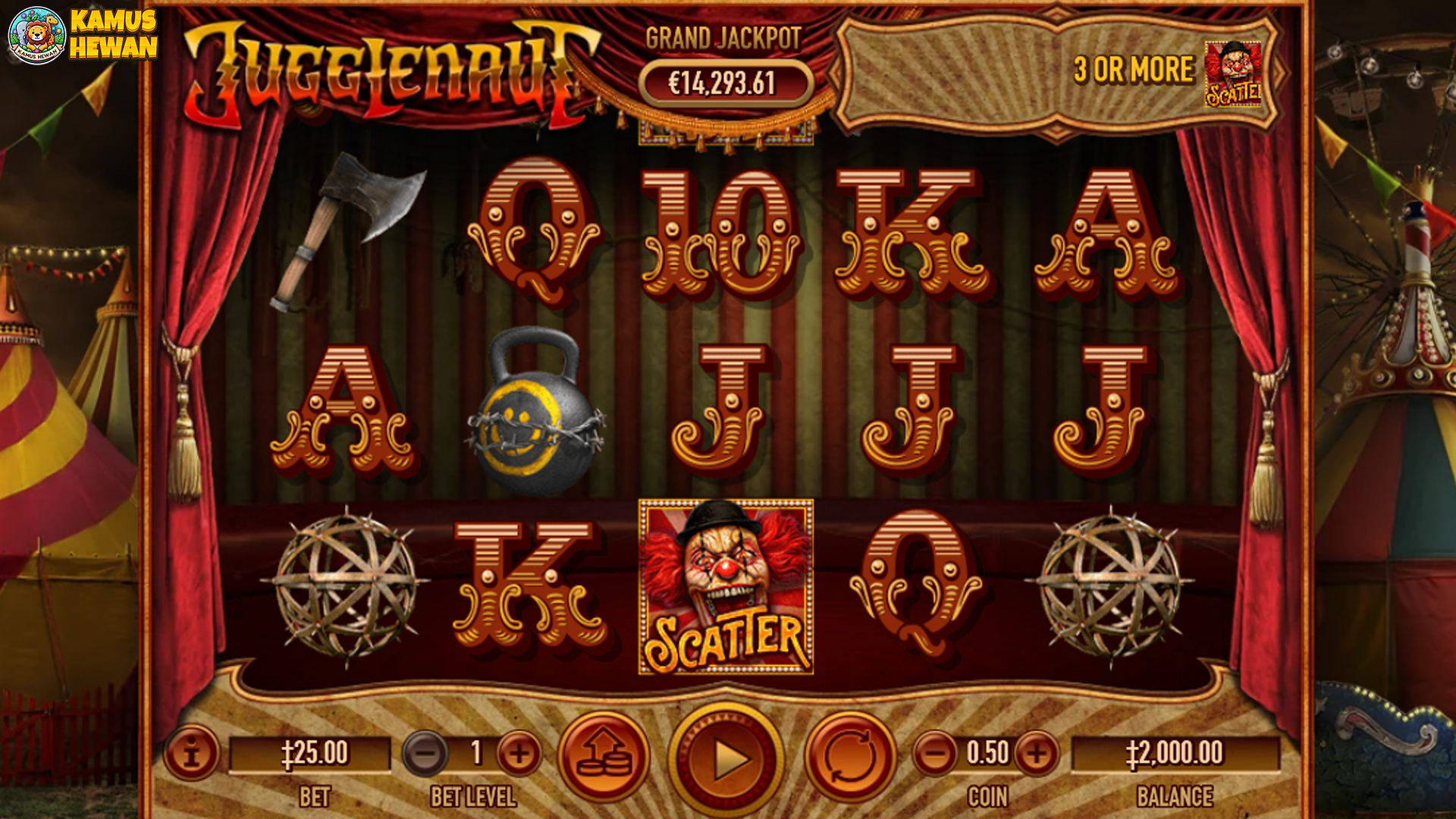Open the game info paytable button
Screen dimensions: 1456x819
pyautogui.click(x=191, y=753)
